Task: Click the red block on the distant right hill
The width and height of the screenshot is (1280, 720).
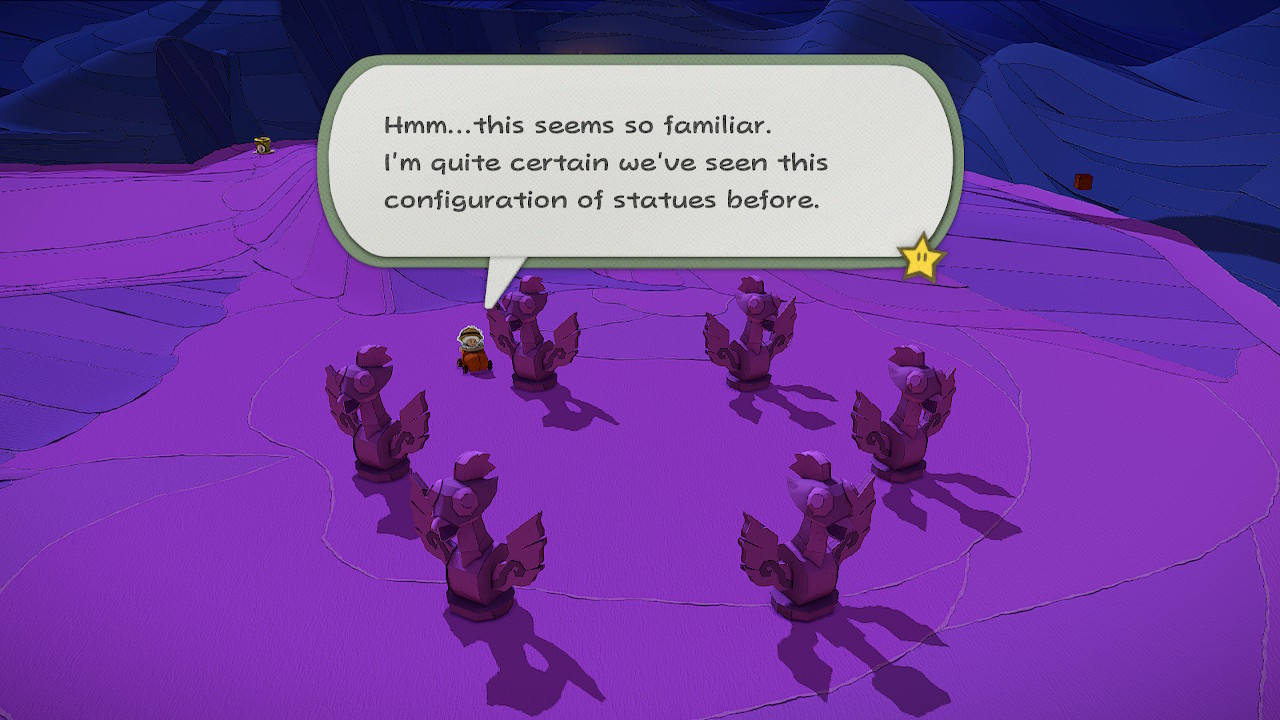Action: (x=1083, y=183)
